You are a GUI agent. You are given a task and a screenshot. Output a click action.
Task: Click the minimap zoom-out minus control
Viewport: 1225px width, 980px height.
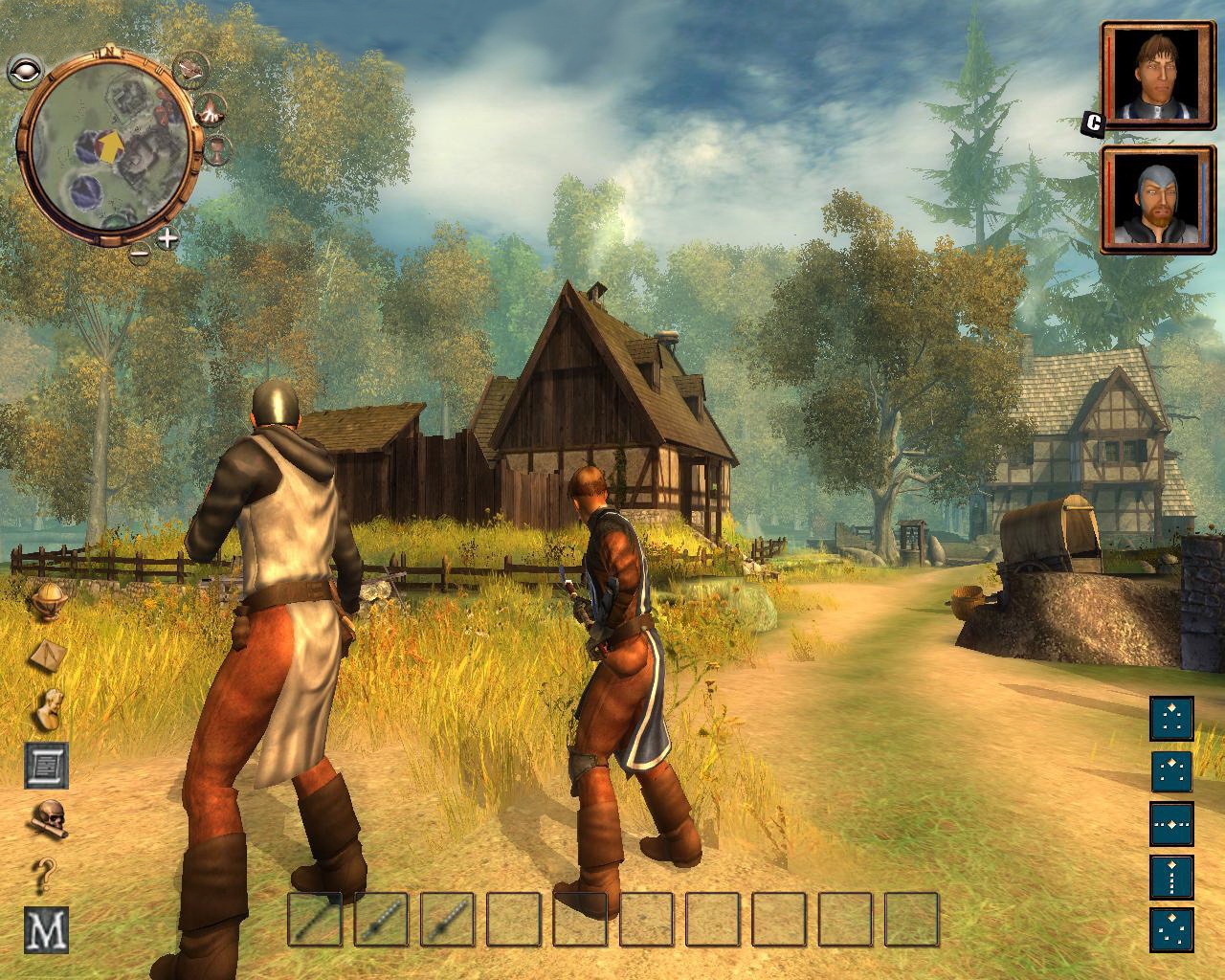(x=140, y=253)
